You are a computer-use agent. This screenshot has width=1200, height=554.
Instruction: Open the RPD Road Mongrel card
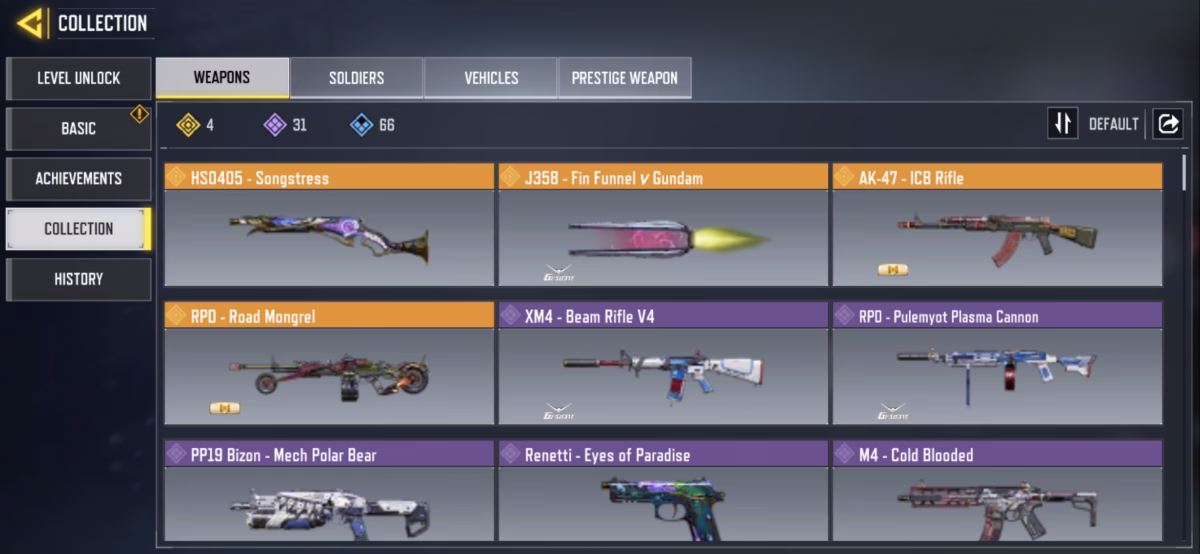point(329,364)
